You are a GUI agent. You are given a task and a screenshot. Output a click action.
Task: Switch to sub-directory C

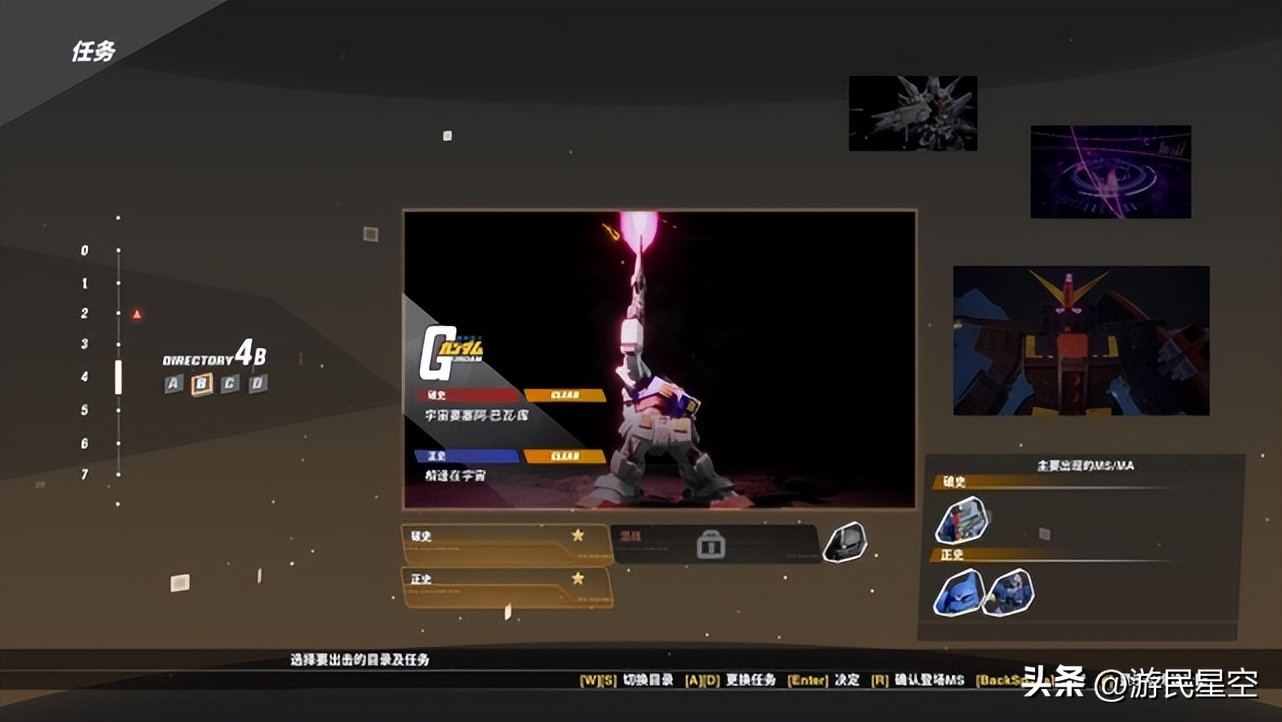230,384
